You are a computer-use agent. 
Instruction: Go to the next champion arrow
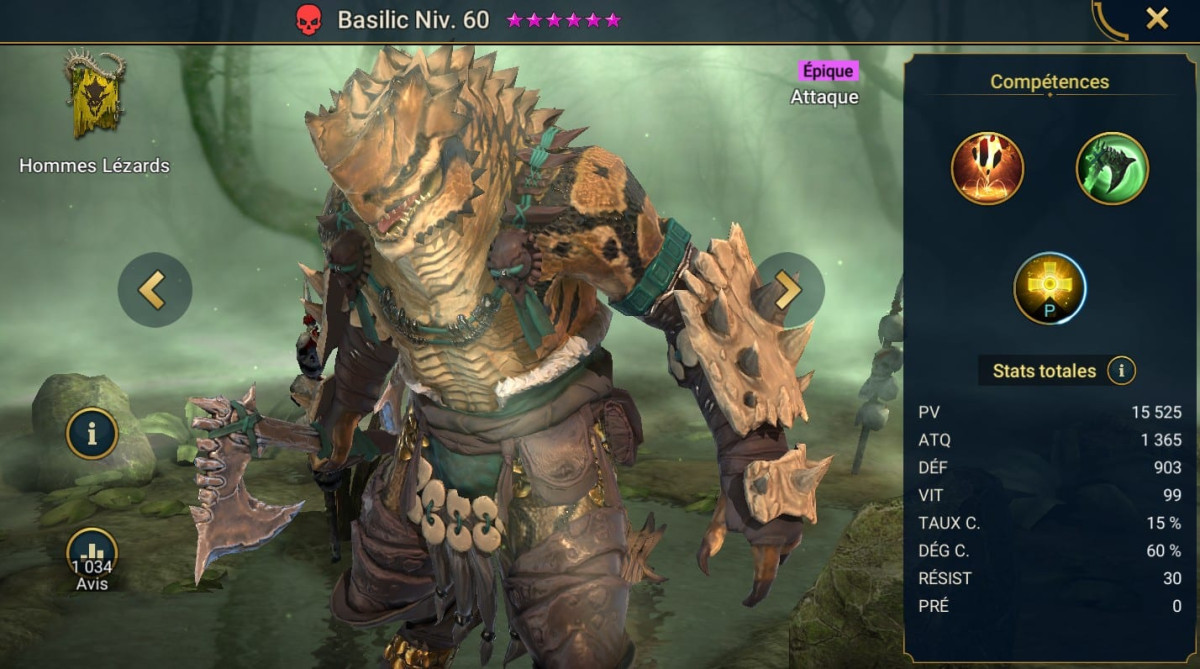click(789, 290)
